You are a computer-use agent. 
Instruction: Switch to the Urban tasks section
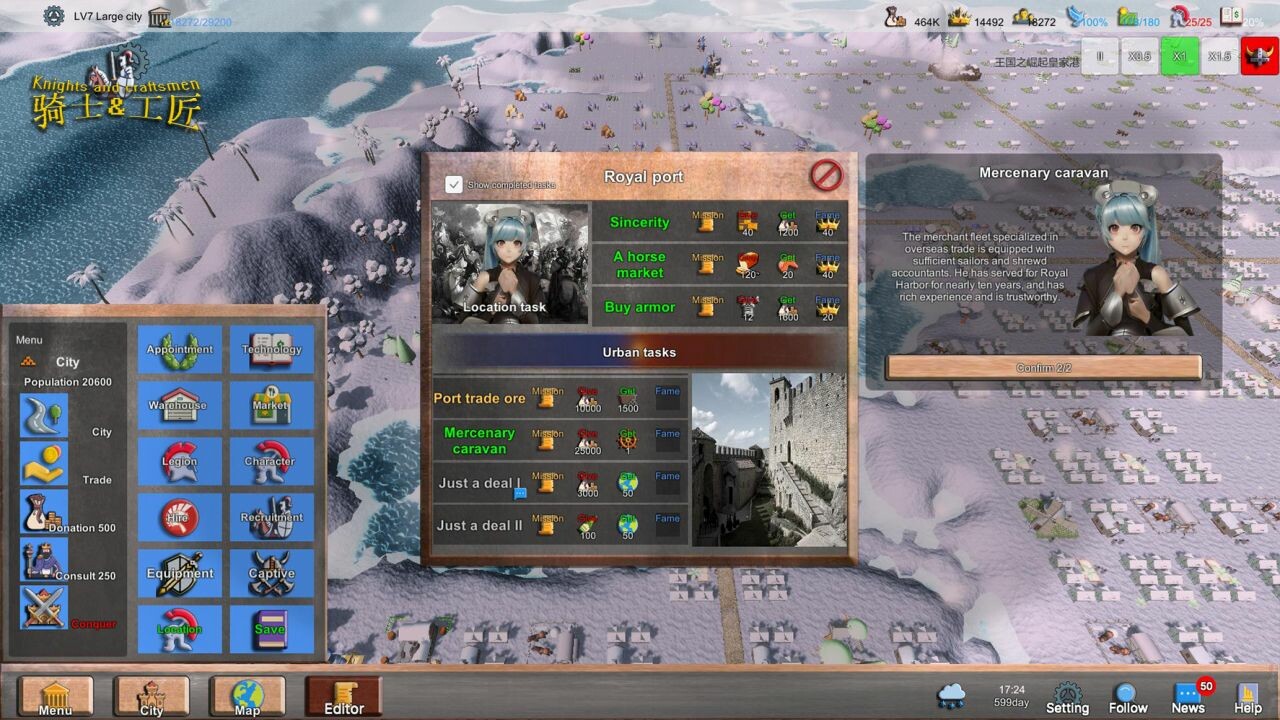pyautogui.click(x=639, y=352)
